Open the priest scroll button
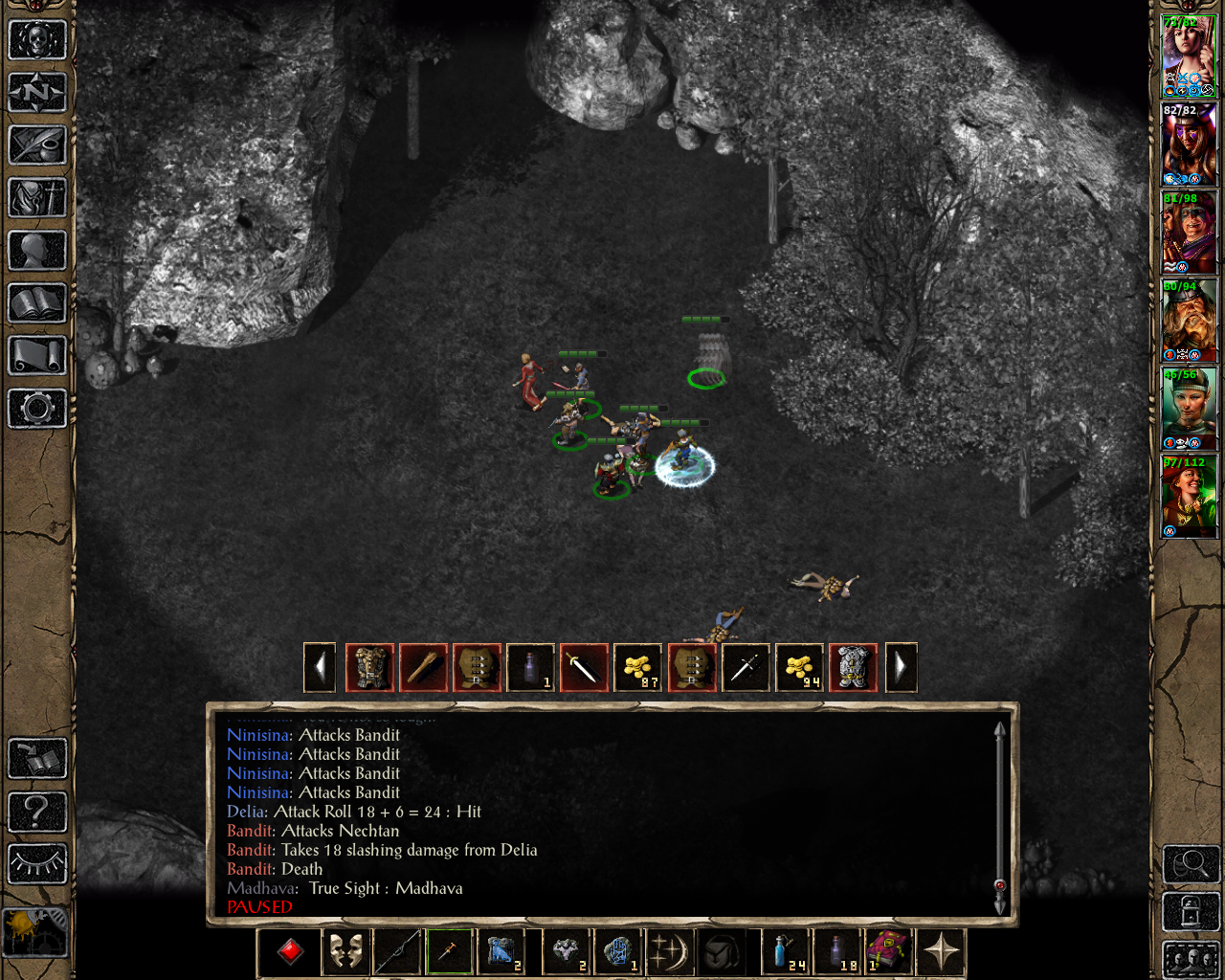 tap(37, 356)
